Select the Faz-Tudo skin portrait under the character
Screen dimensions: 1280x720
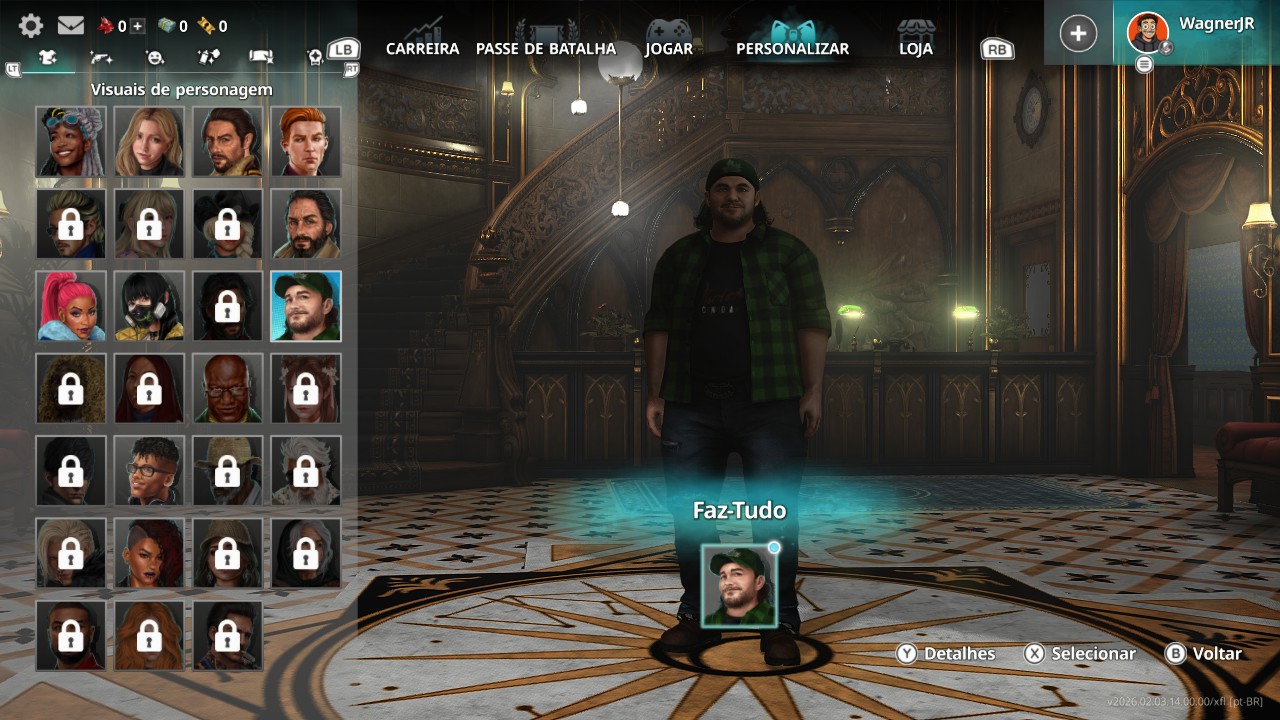pyautogui.click(x=739, y=586)
